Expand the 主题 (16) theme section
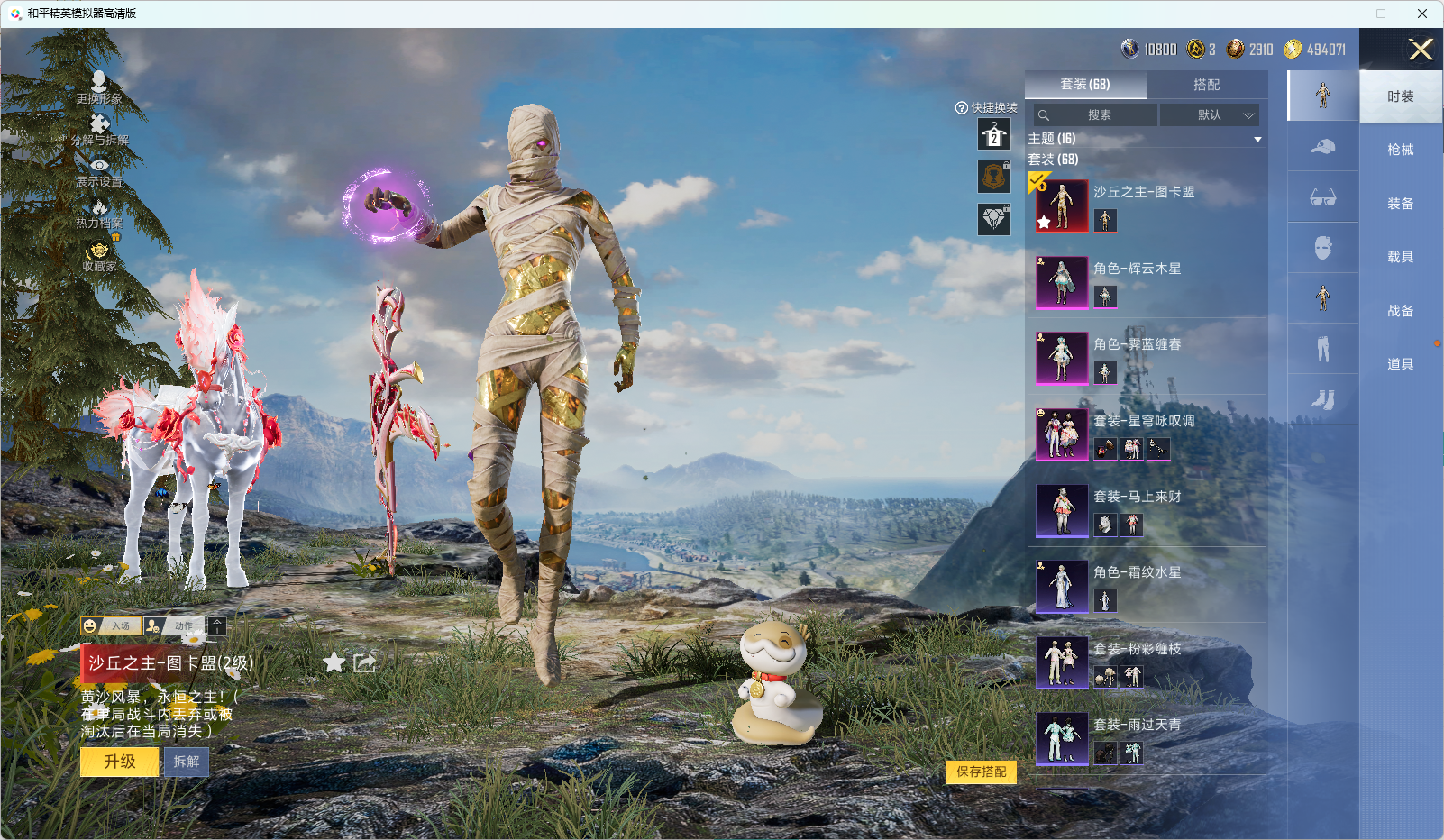This screenshot has height=840, width=1444. pyautogui.click(x=1145, y=139)
